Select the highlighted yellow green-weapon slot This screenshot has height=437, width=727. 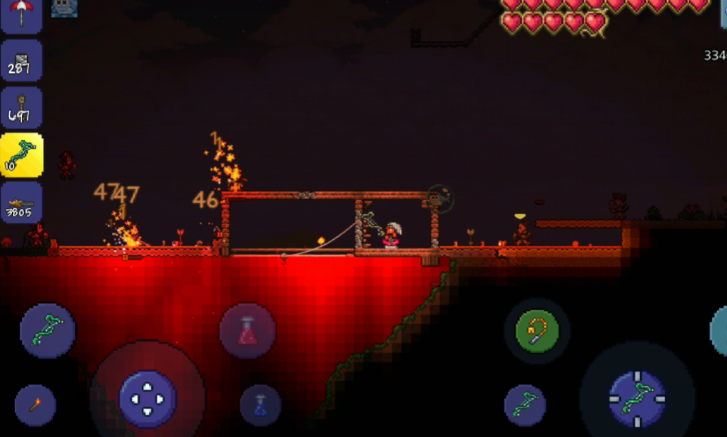(21, 155)
